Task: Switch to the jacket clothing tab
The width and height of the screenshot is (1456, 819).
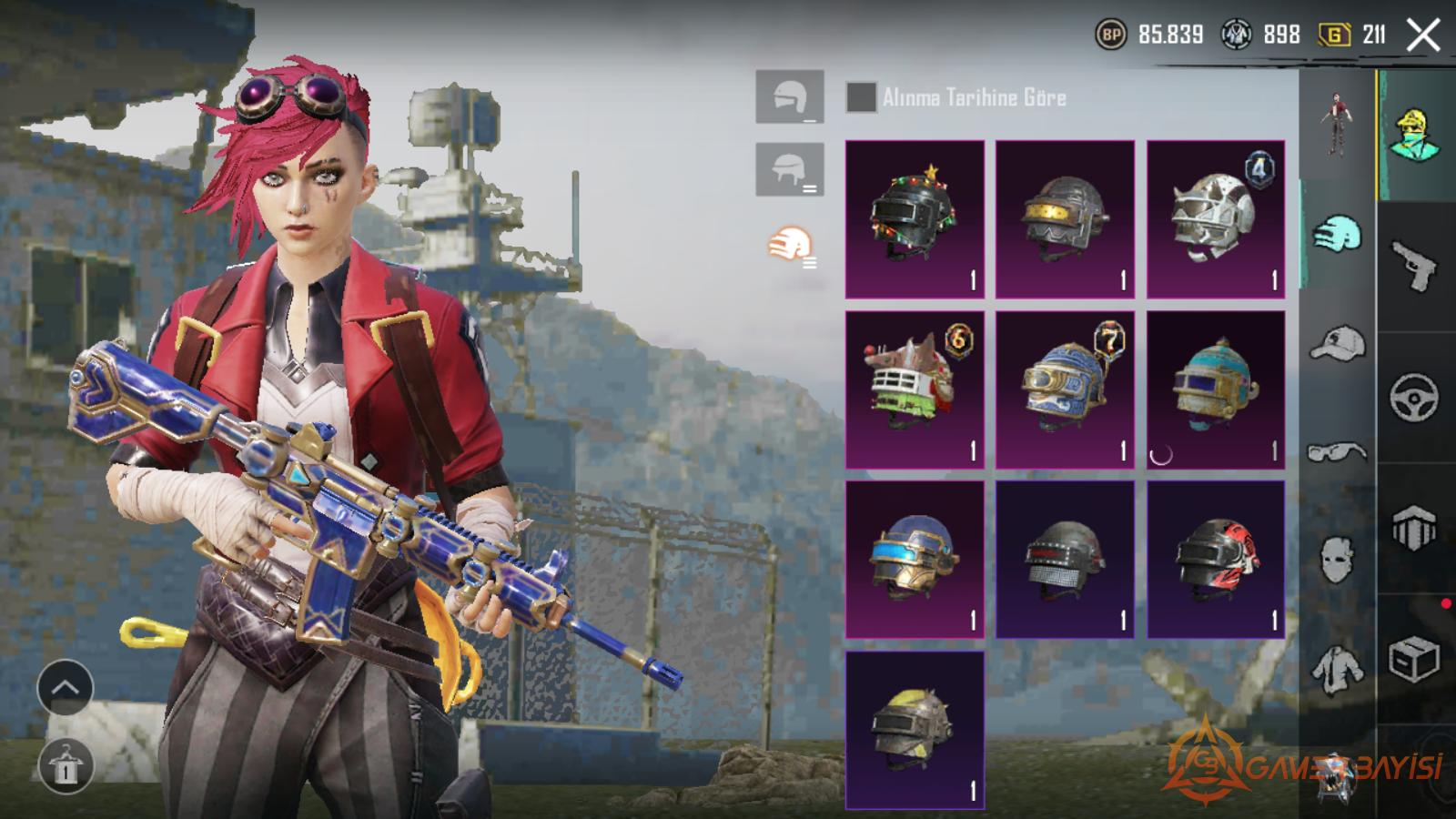Action: (1337, 669)
